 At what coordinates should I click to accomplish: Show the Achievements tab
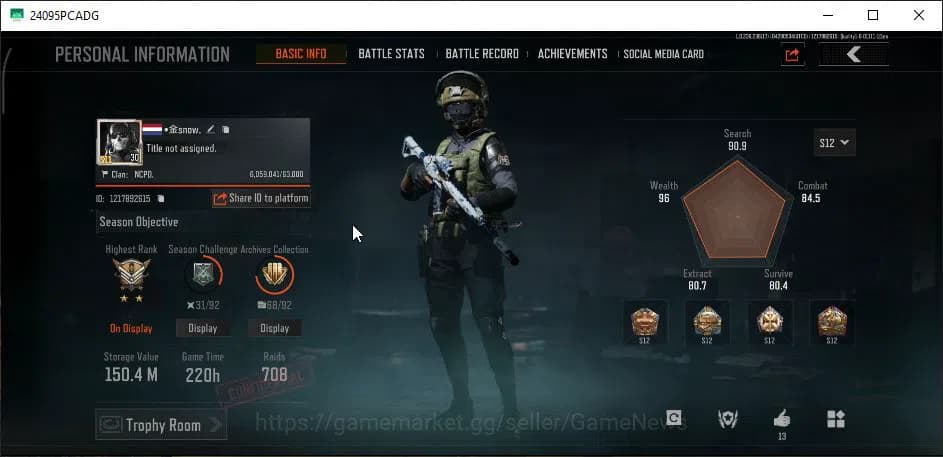coord(572,54)
